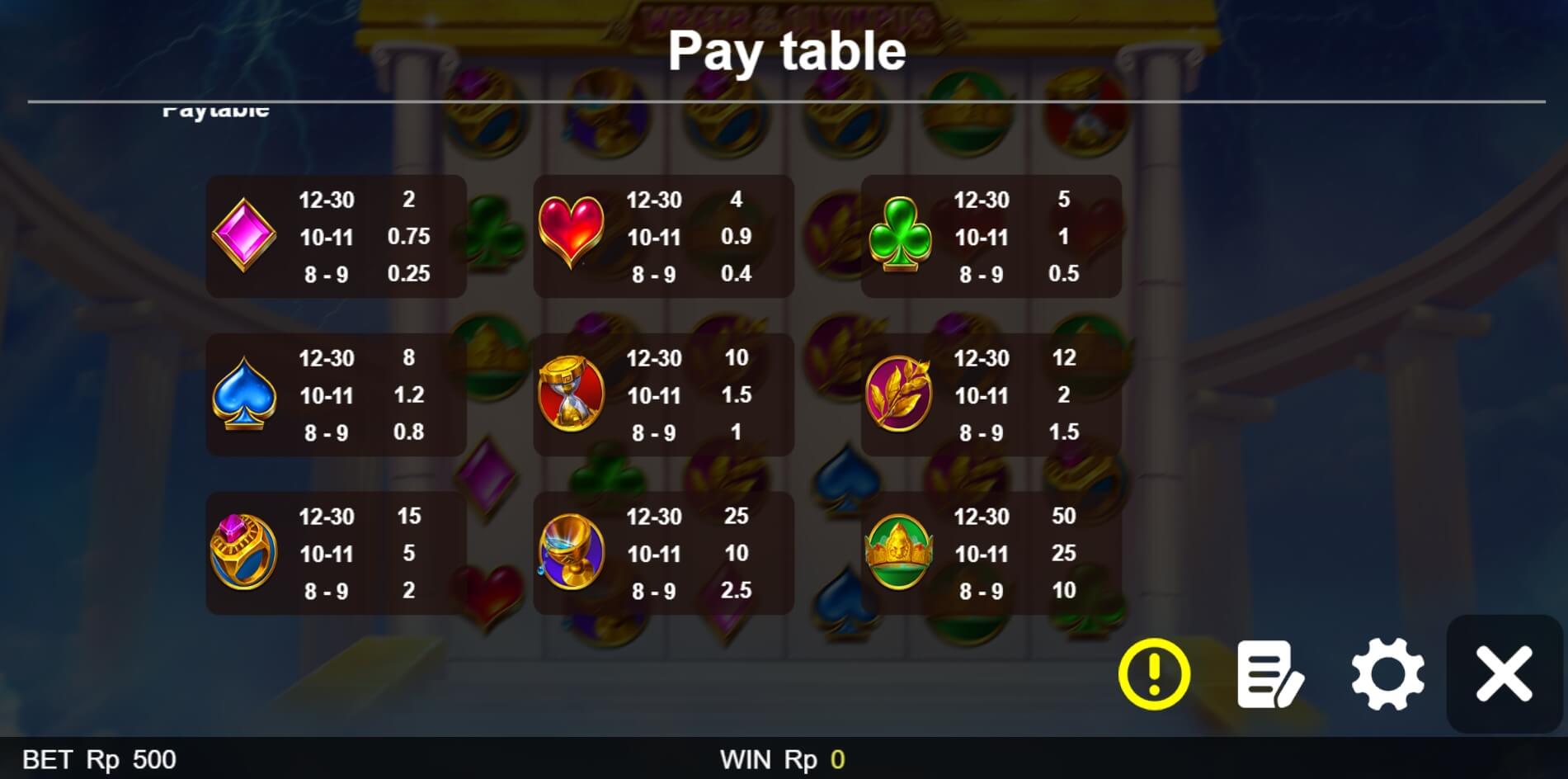
Task: Open the game rules document icon
Action: (1269, 674)
